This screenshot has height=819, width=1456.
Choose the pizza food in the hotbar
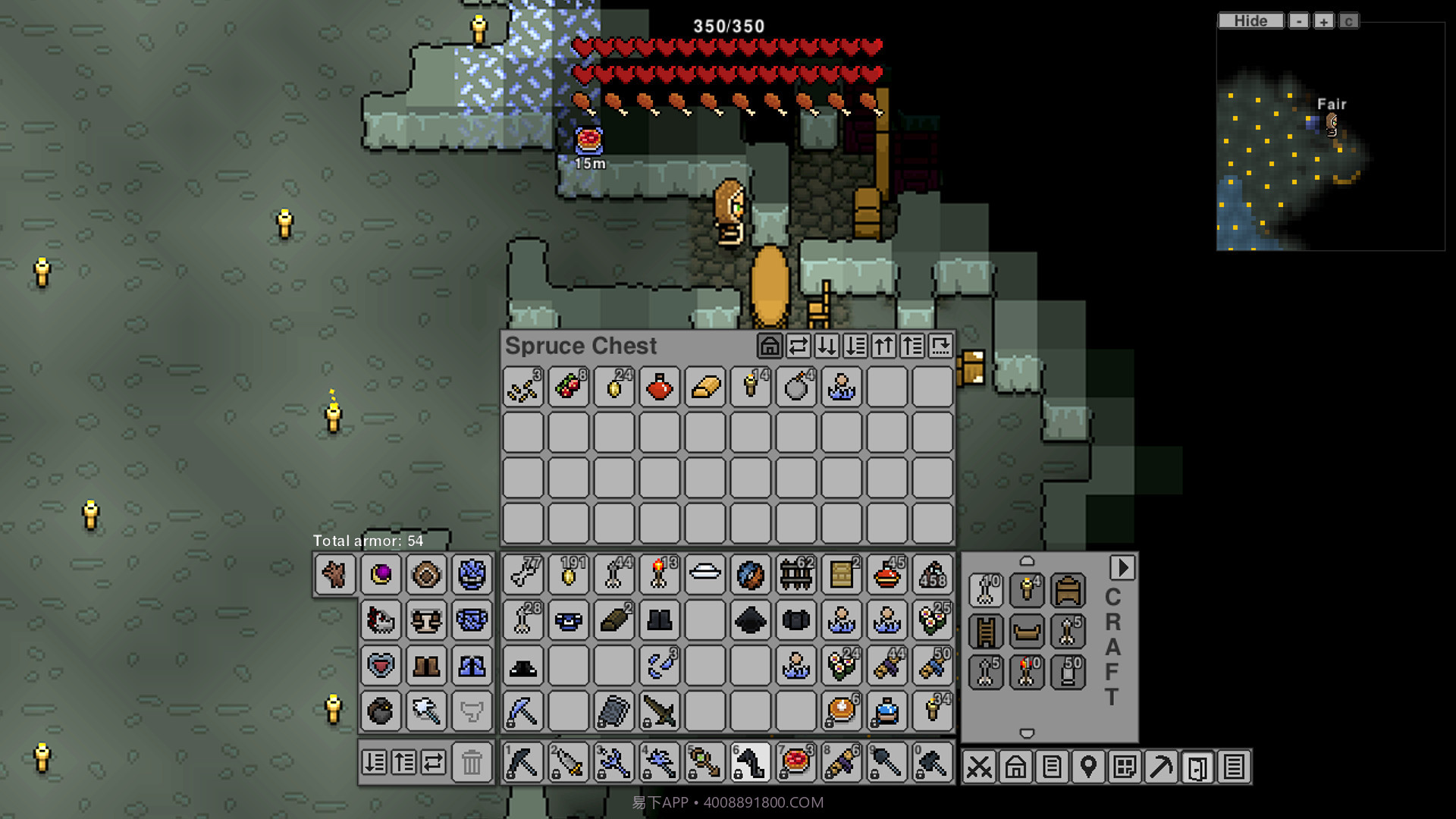point(796,762)
